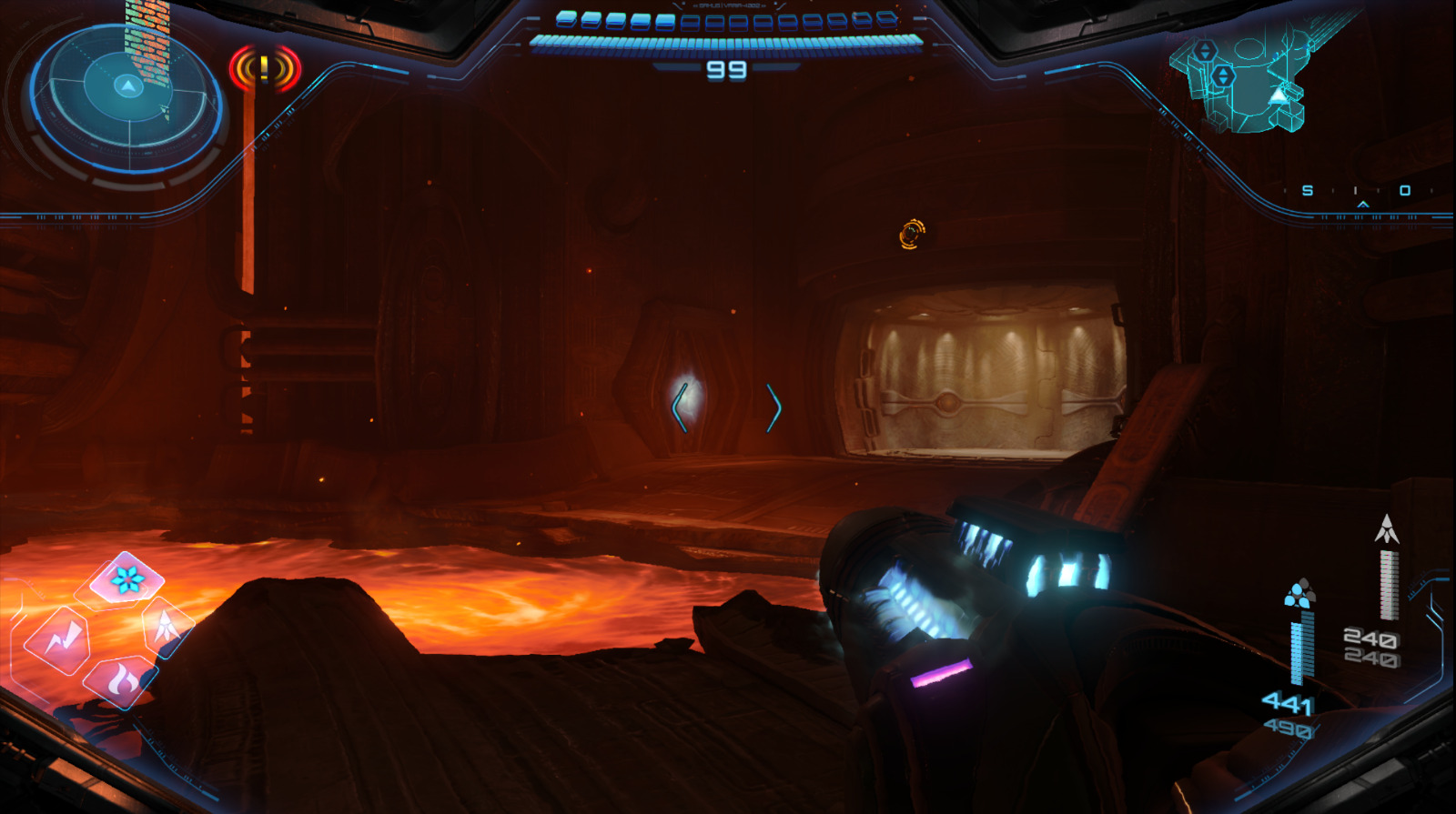Screen dimensions: 1456x814
Task: Click the yellow hazard warning indicator
Action: pyautogui.click(x=265, y=68)
